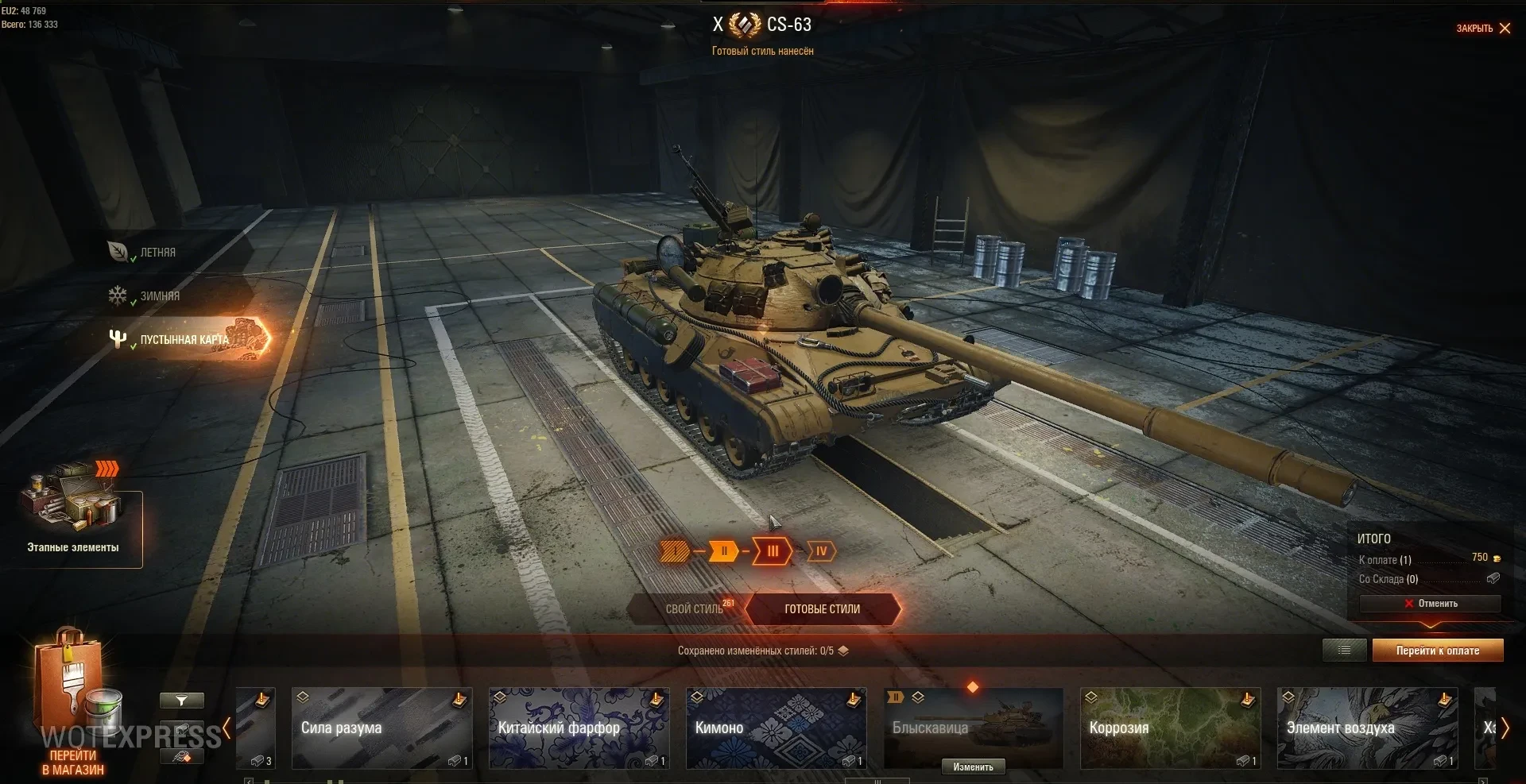Click the Перейти к оплате button
1526x784 pixels.
coord(1437,651)
